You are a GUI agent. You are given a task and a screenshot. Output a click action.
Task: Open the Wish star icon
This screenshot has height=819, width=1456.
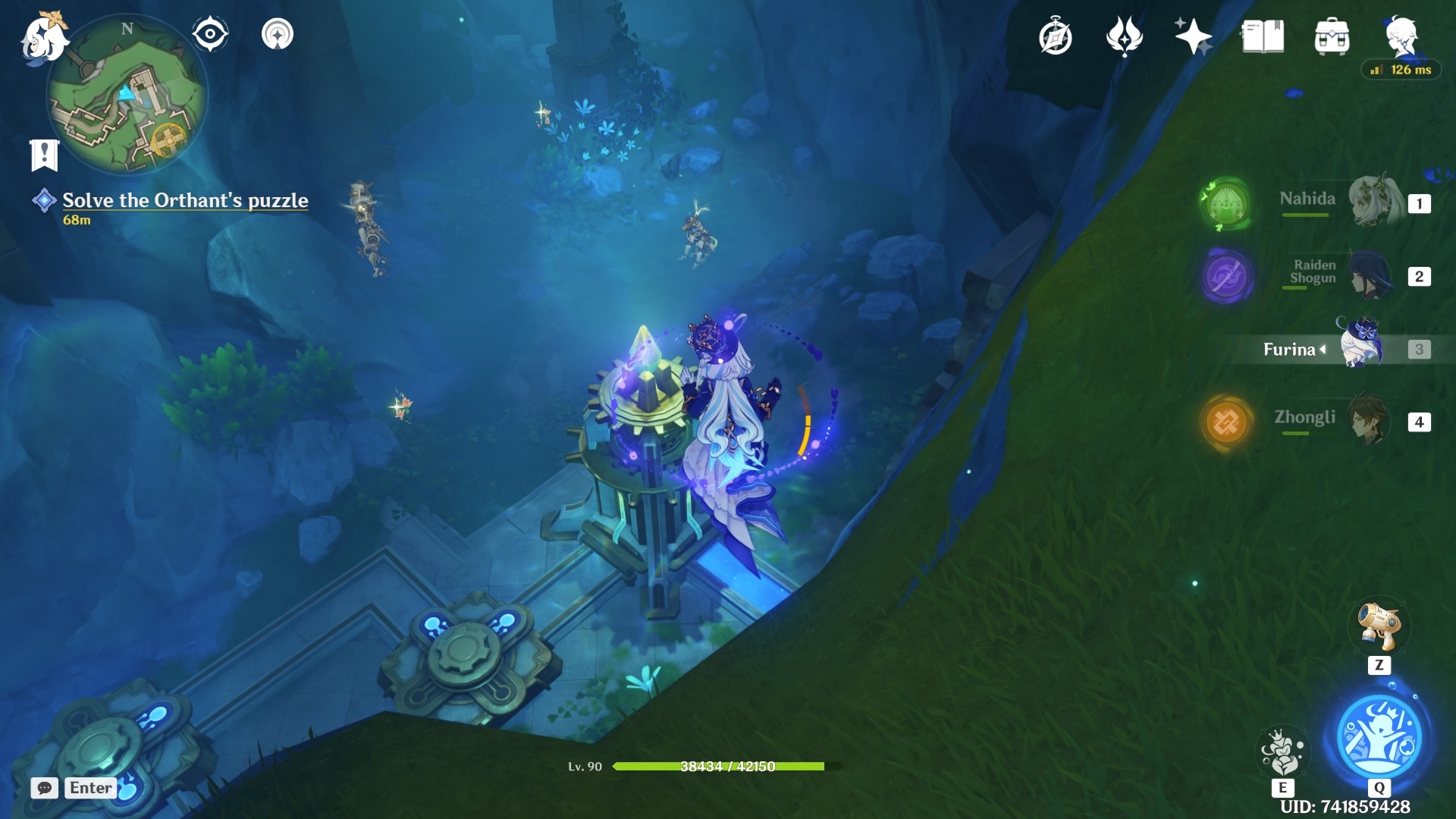[1192, 37]
